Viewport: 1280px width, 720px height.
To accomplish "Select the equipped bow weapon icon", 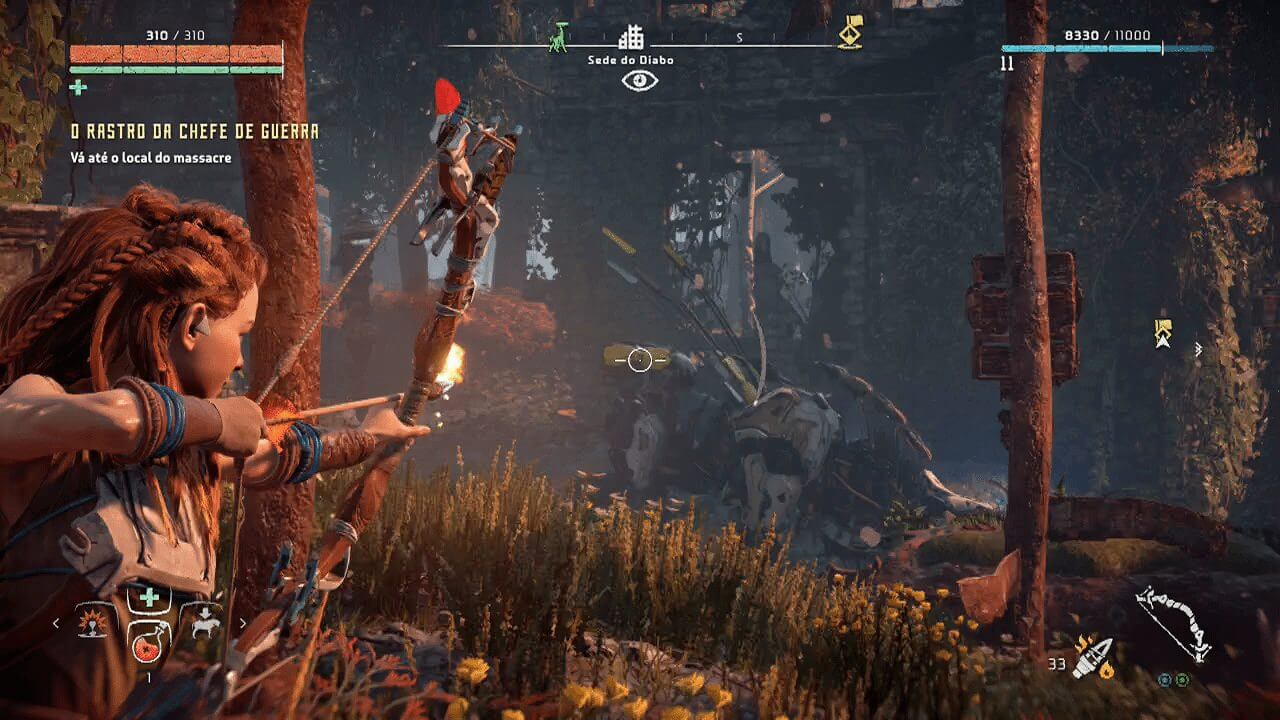I will coord(1174,622).
